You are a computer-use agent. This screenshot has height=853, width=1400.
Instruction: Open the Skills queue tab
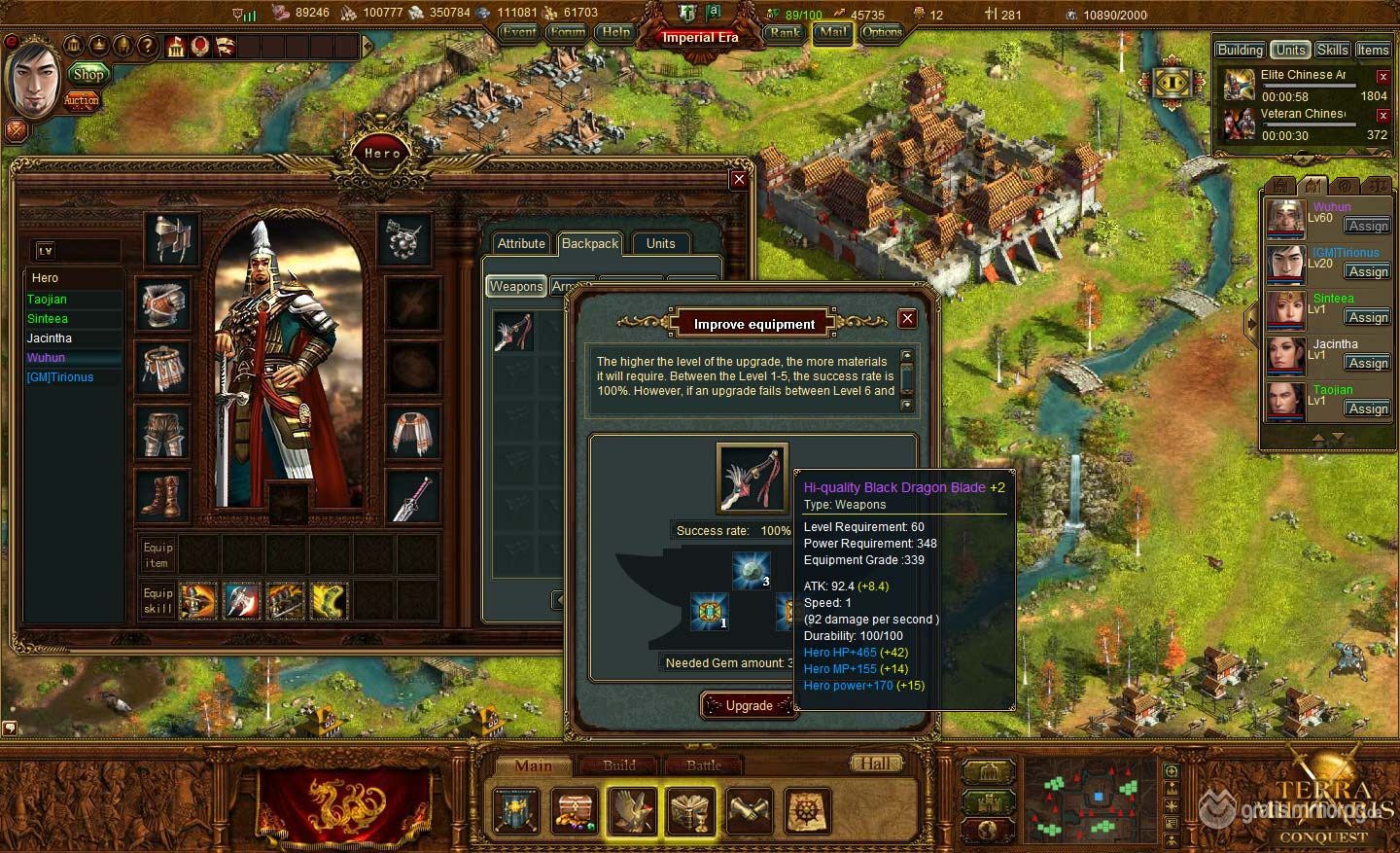tap(1332, 50)
